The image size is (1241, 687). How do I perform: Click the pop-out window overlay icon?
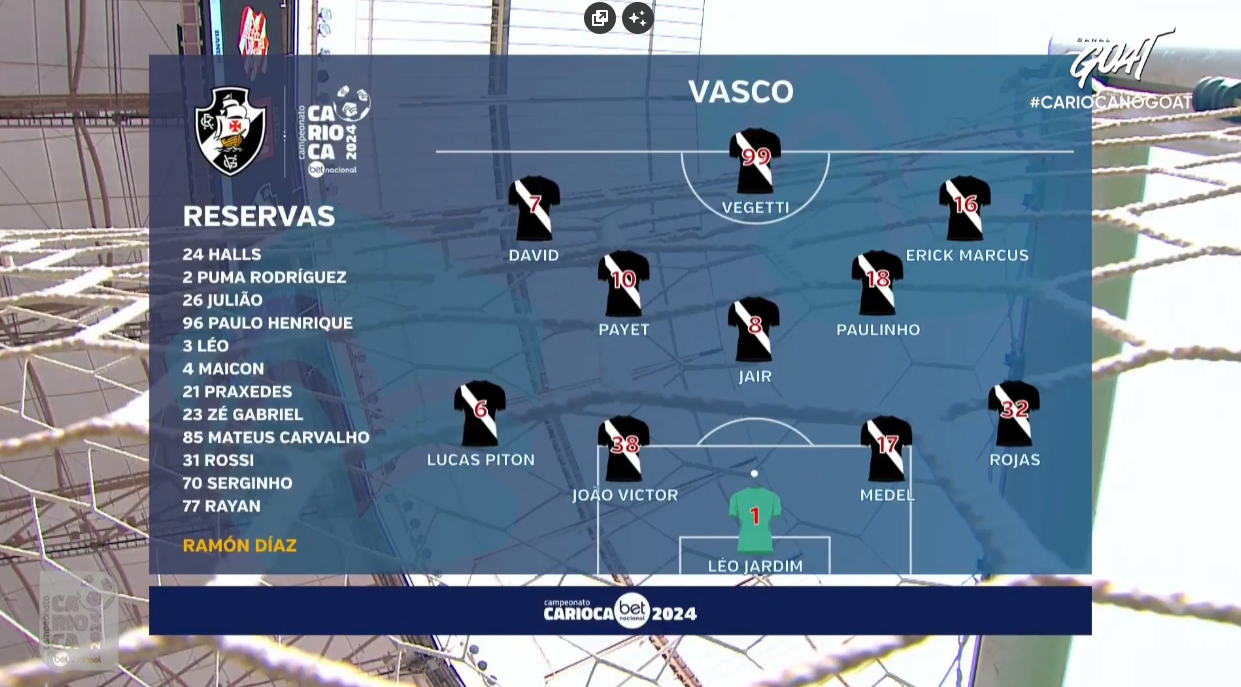pos(600,18)
